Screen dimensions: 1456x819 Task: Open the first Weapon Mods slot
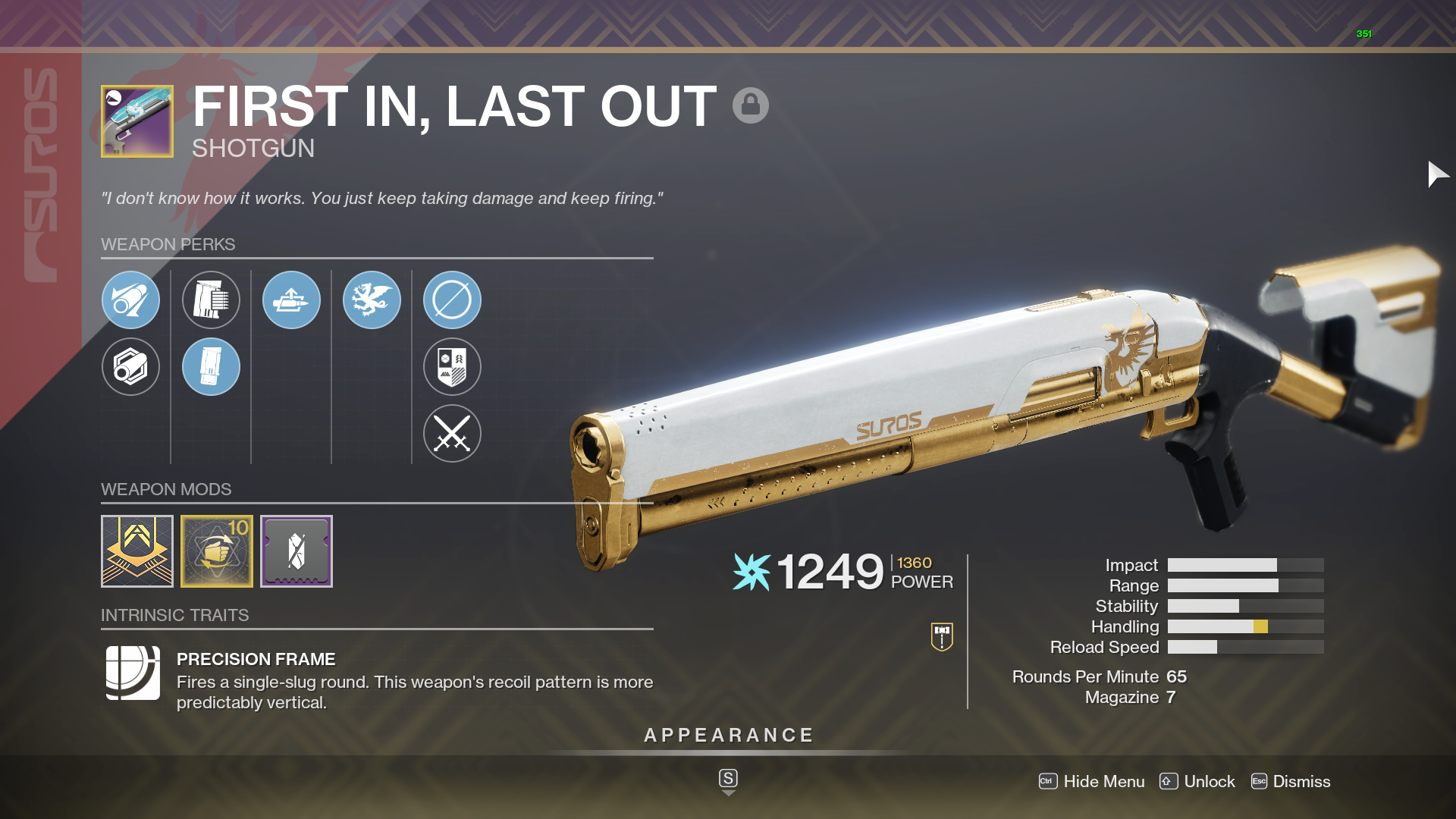click(x=137, y=551)
